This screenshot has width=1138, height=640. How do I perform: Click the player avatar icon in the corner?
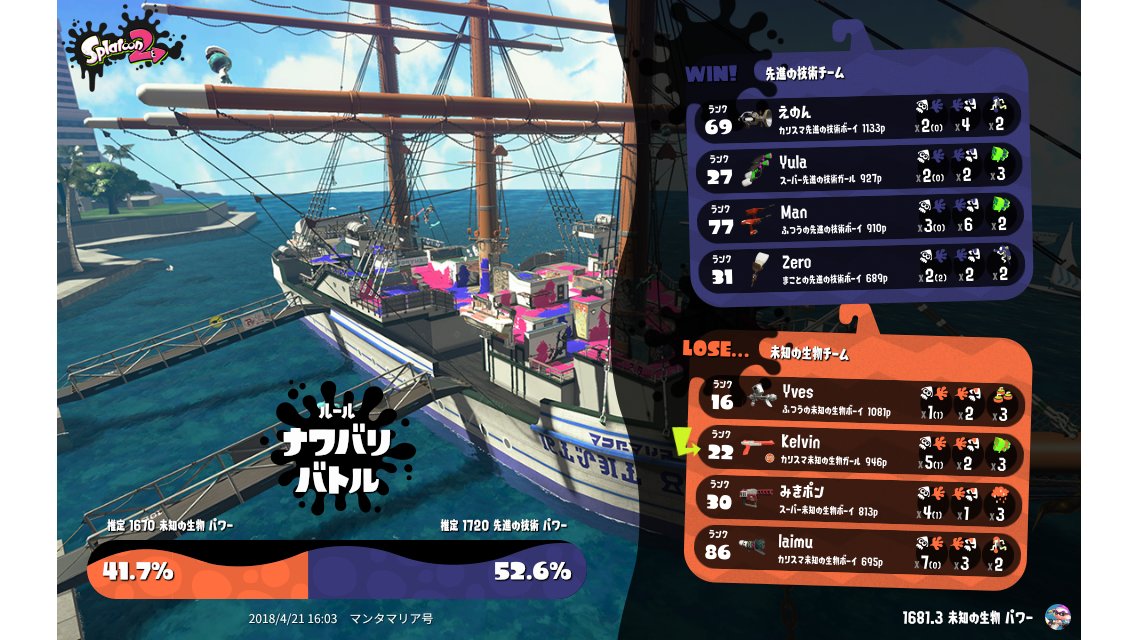point(1056,616)
